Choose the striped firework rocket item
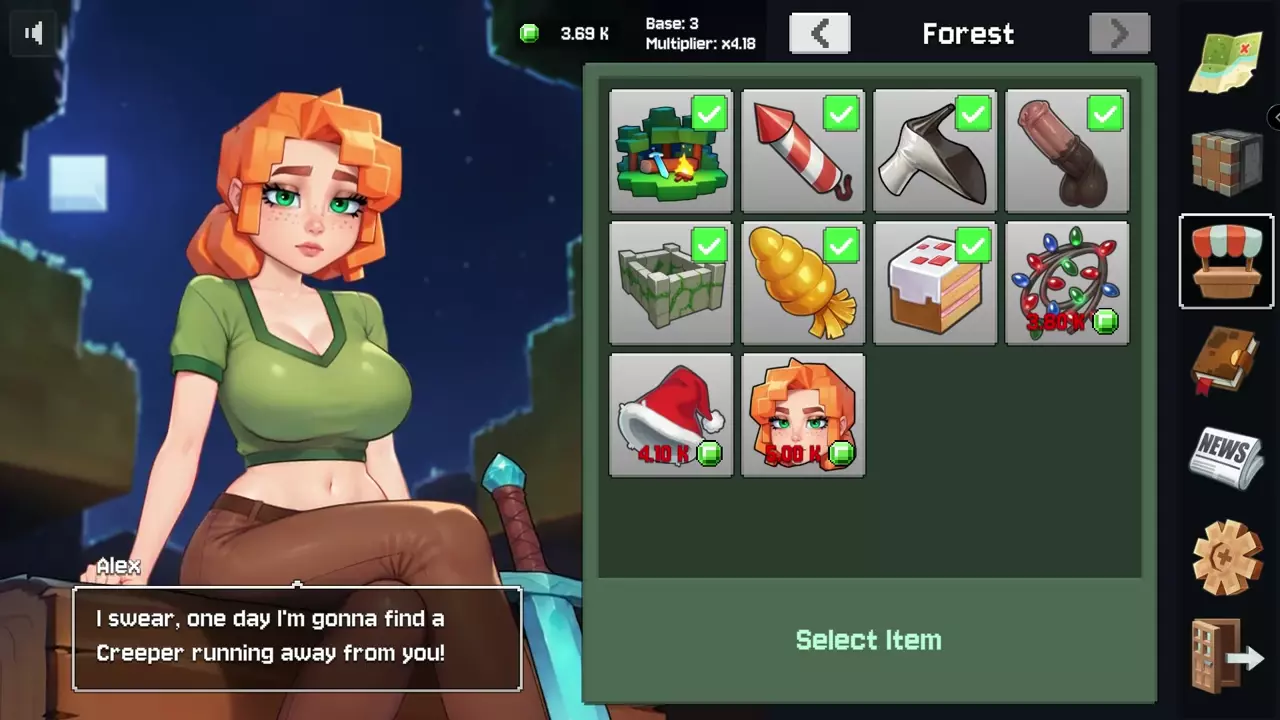The width and height of the screenshot is (1280, 720). [803, 151]
